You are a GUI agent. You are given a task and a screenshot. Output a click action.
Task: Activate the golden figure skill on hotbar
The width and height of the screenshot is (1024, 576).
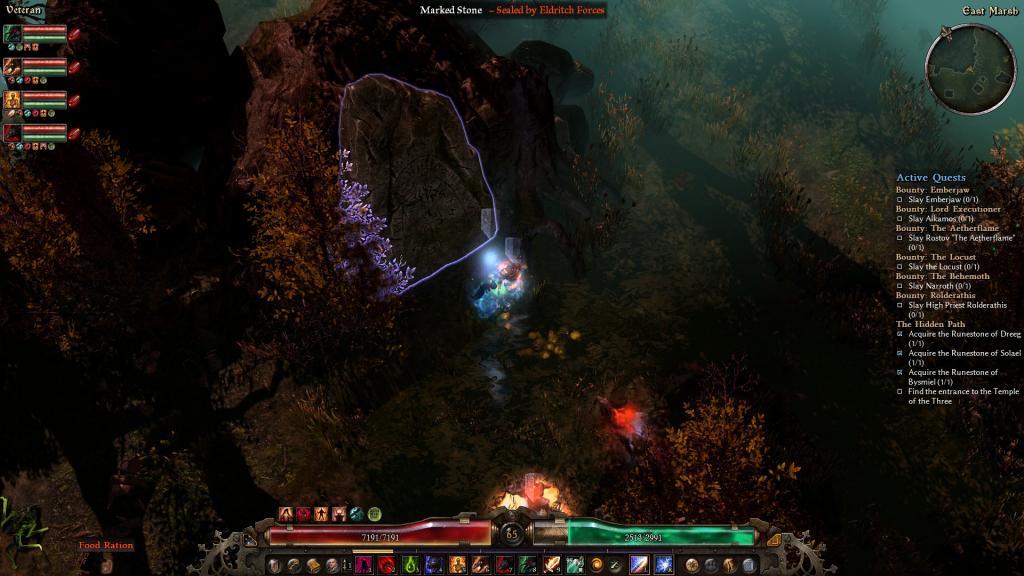coord(457,565)
